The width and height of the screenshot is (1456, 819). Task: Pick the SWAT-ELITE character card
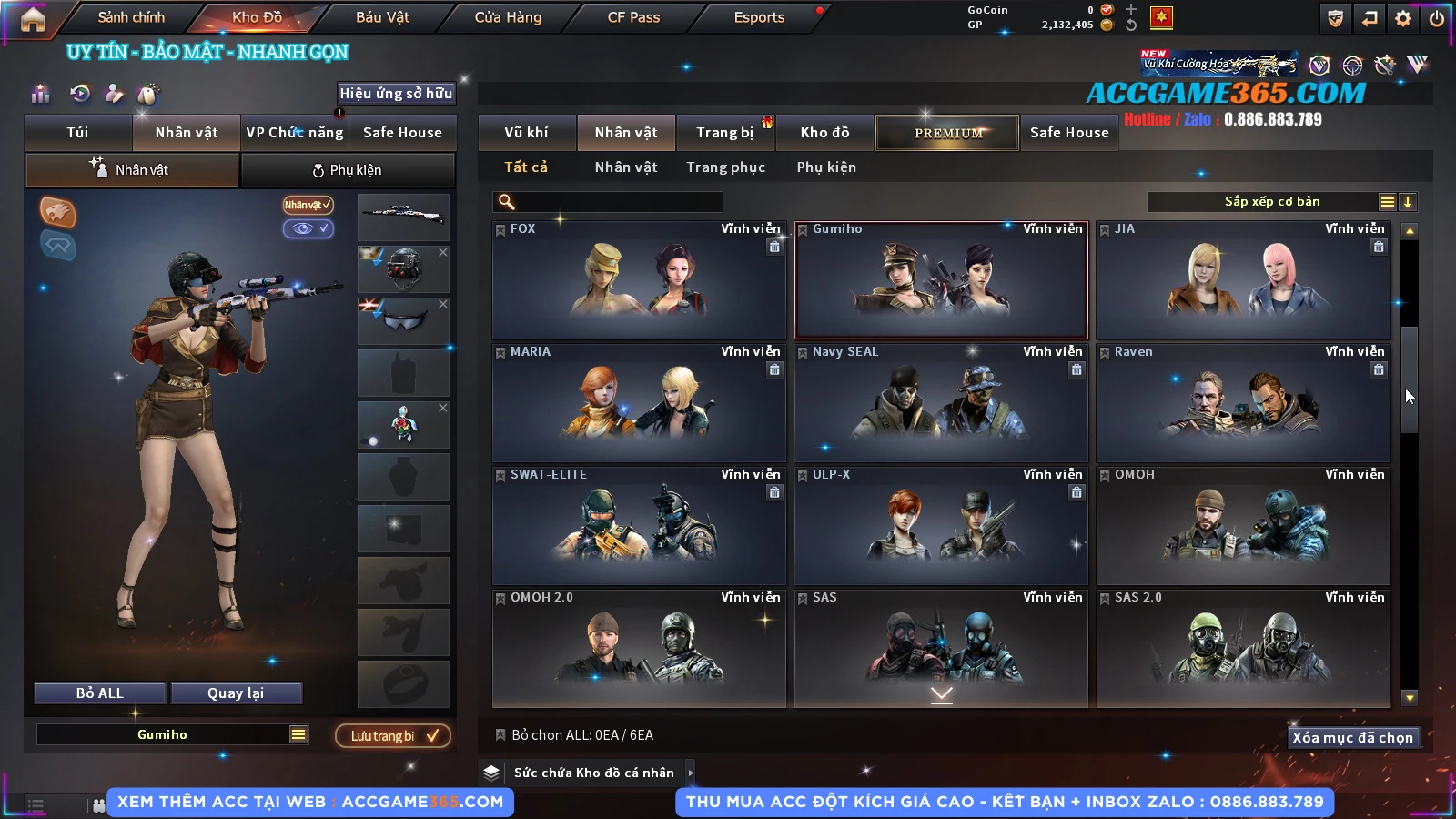point(638,526)
